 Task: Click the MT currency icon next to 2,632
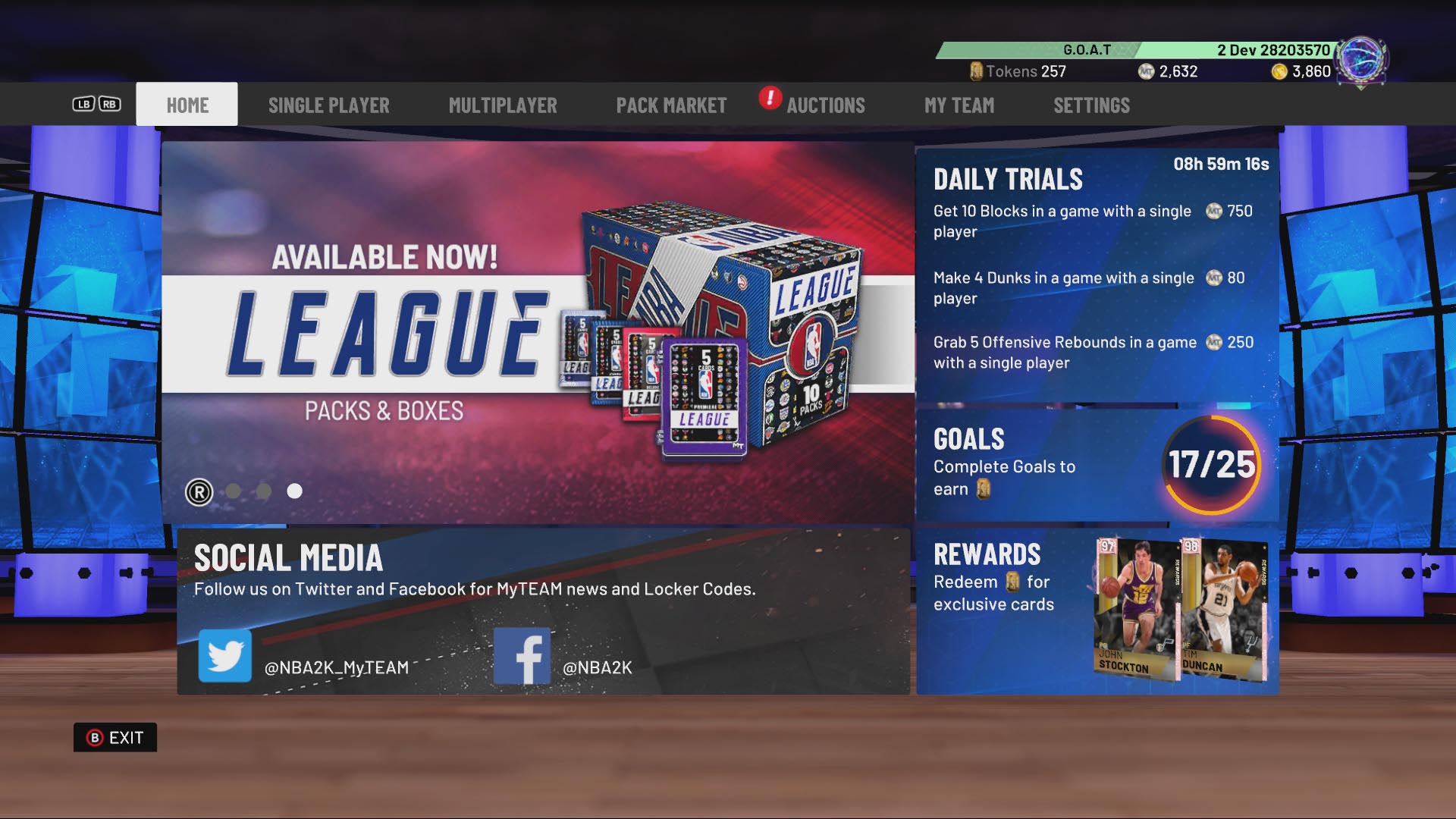[1147, 71]
